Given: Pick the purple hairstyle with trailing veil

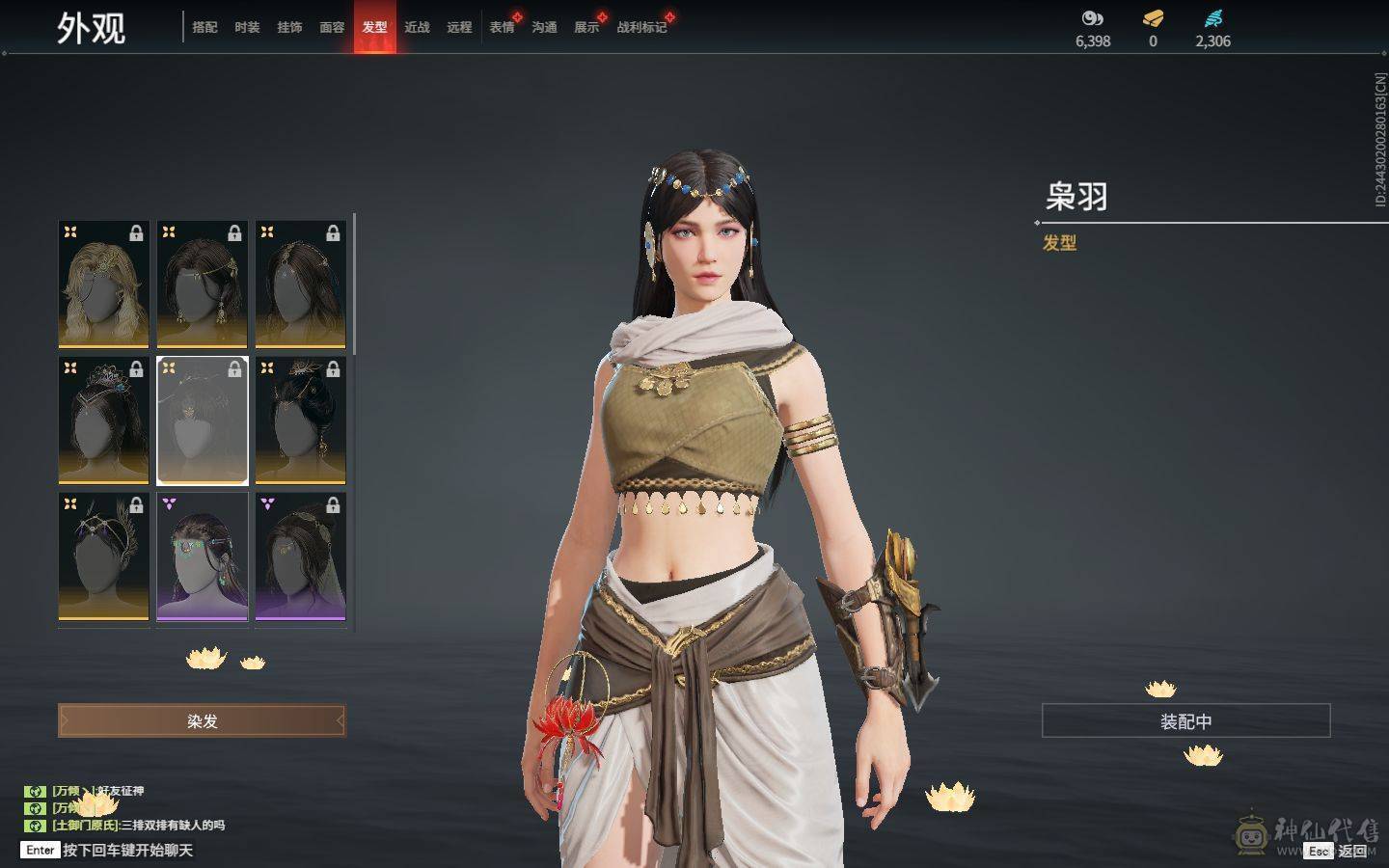Looking at the screenshot, I should [301, 556].
